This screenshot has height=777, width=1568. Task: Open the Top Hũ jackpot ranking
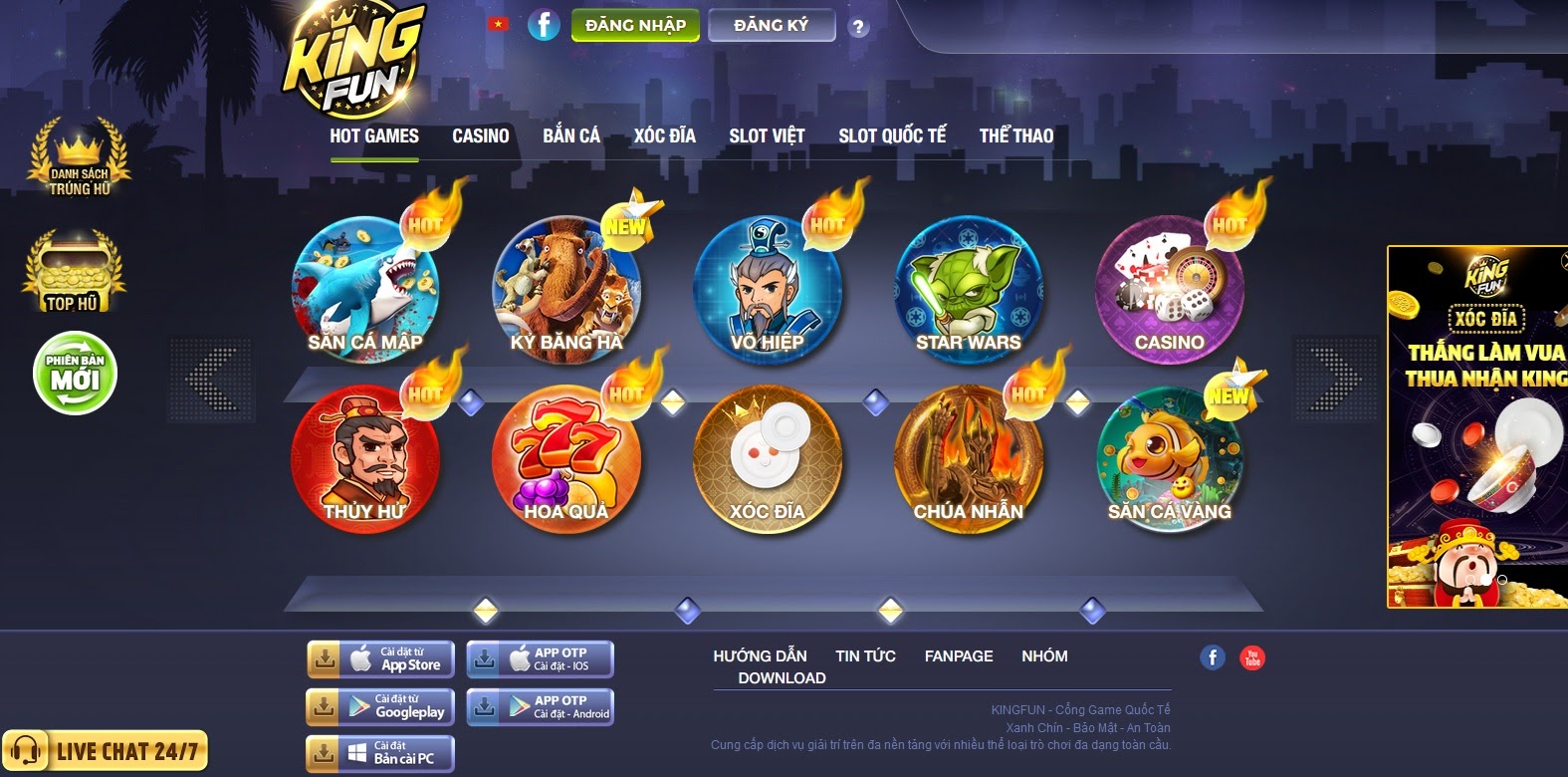click(x=74, y=273)
